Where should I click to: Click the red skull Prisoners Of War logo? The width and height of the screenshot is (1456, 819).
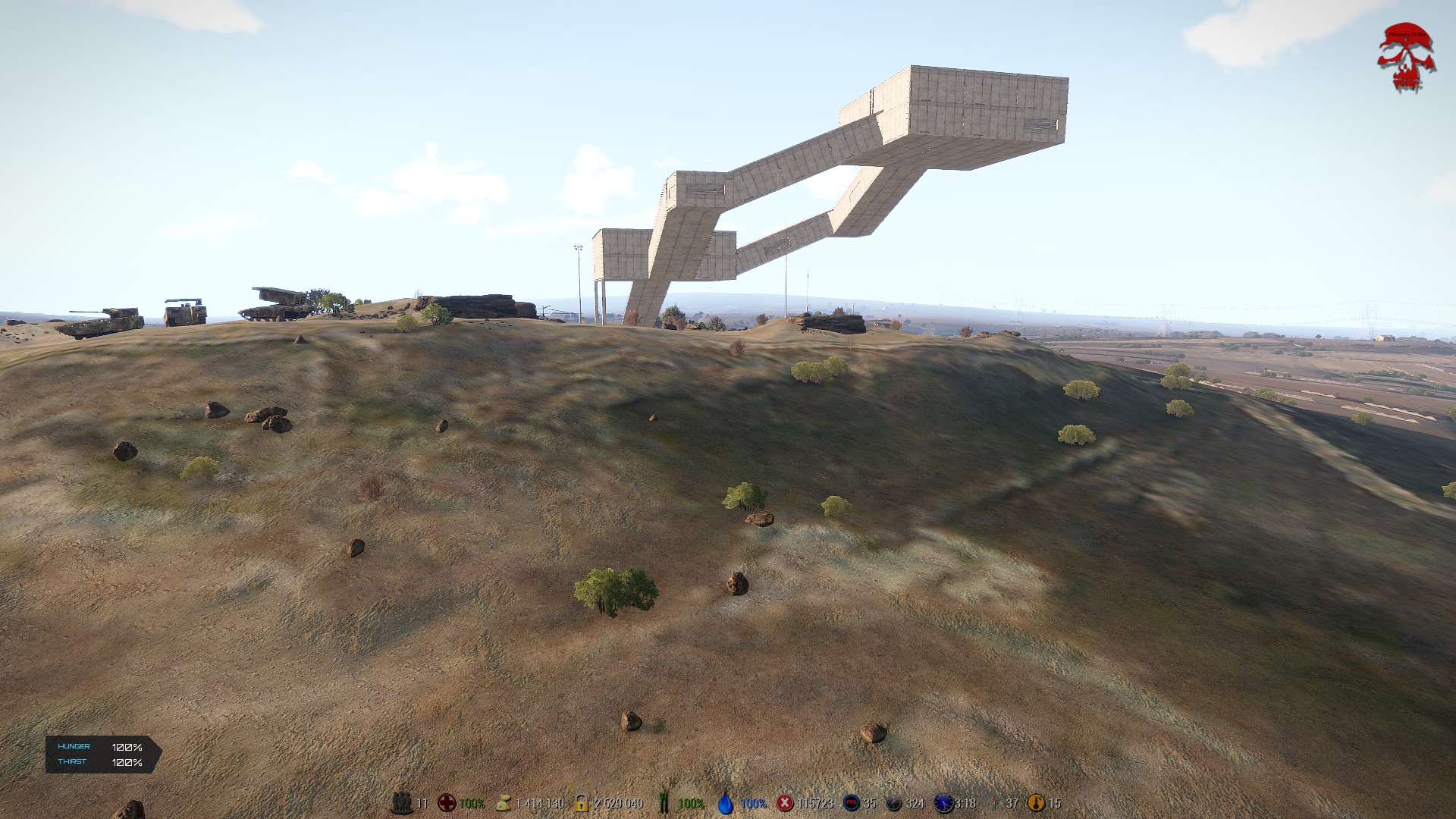(1406, 58)
